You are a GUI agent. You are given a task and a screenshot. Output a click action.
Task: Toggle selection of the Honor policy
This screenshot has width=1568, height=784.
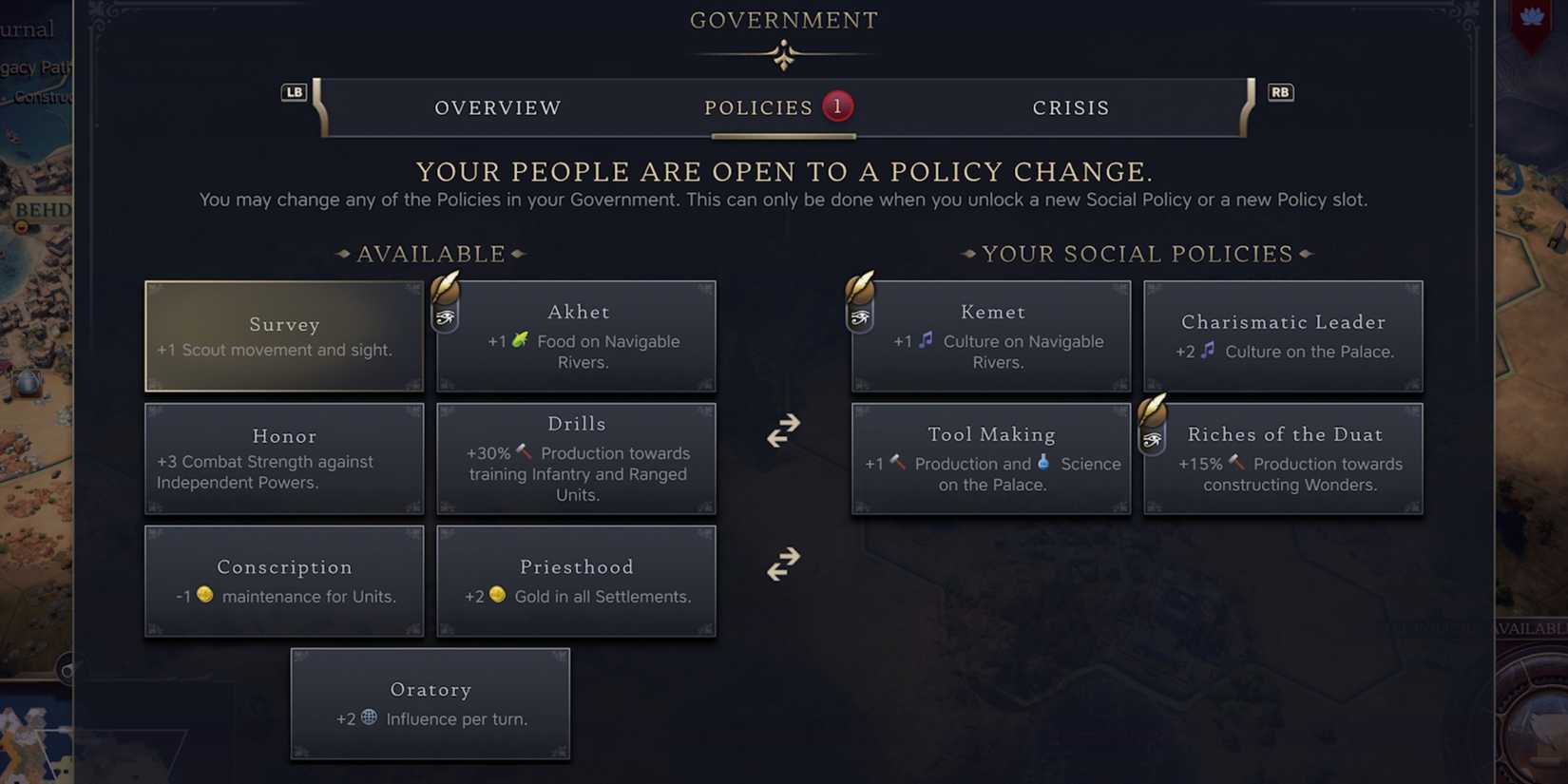pyautogui.click(x=284, y=459)
